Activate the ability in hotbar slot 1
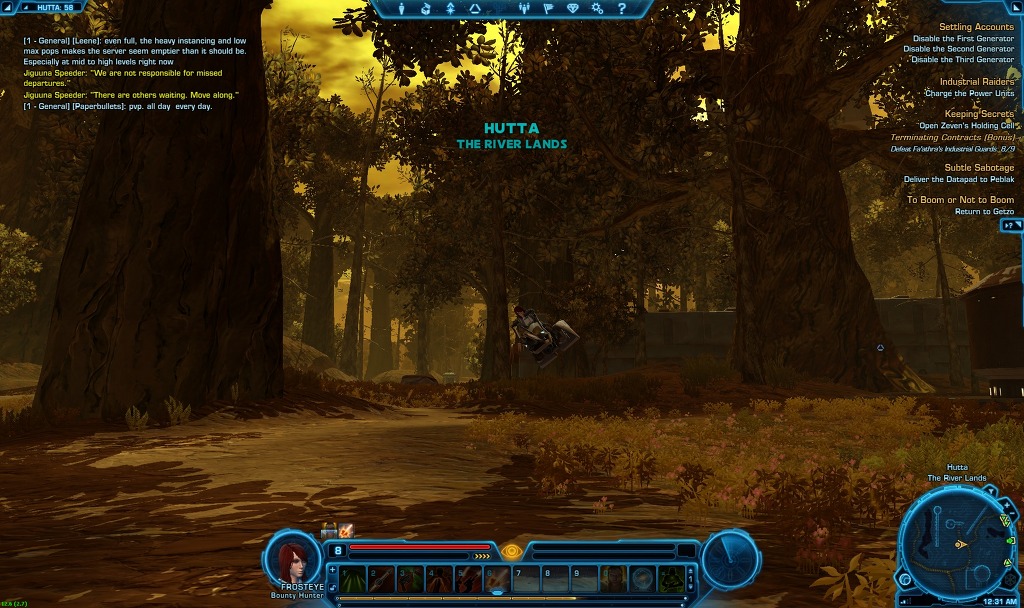The height and width of the screenshot is (608, 1024). [352, 578]
